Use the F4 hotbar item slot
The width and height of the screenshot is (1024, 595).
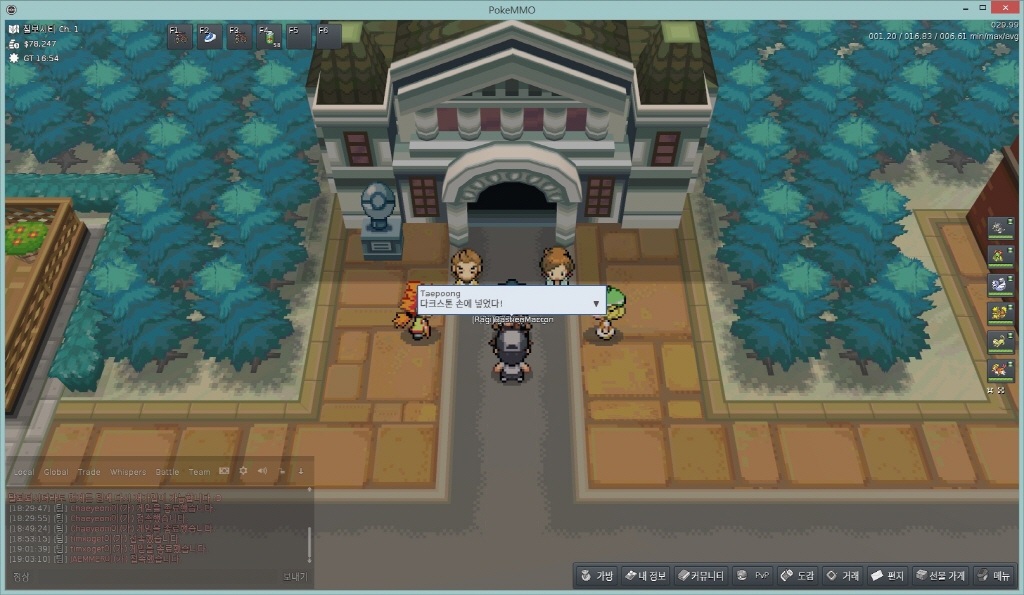click(270, 36)
